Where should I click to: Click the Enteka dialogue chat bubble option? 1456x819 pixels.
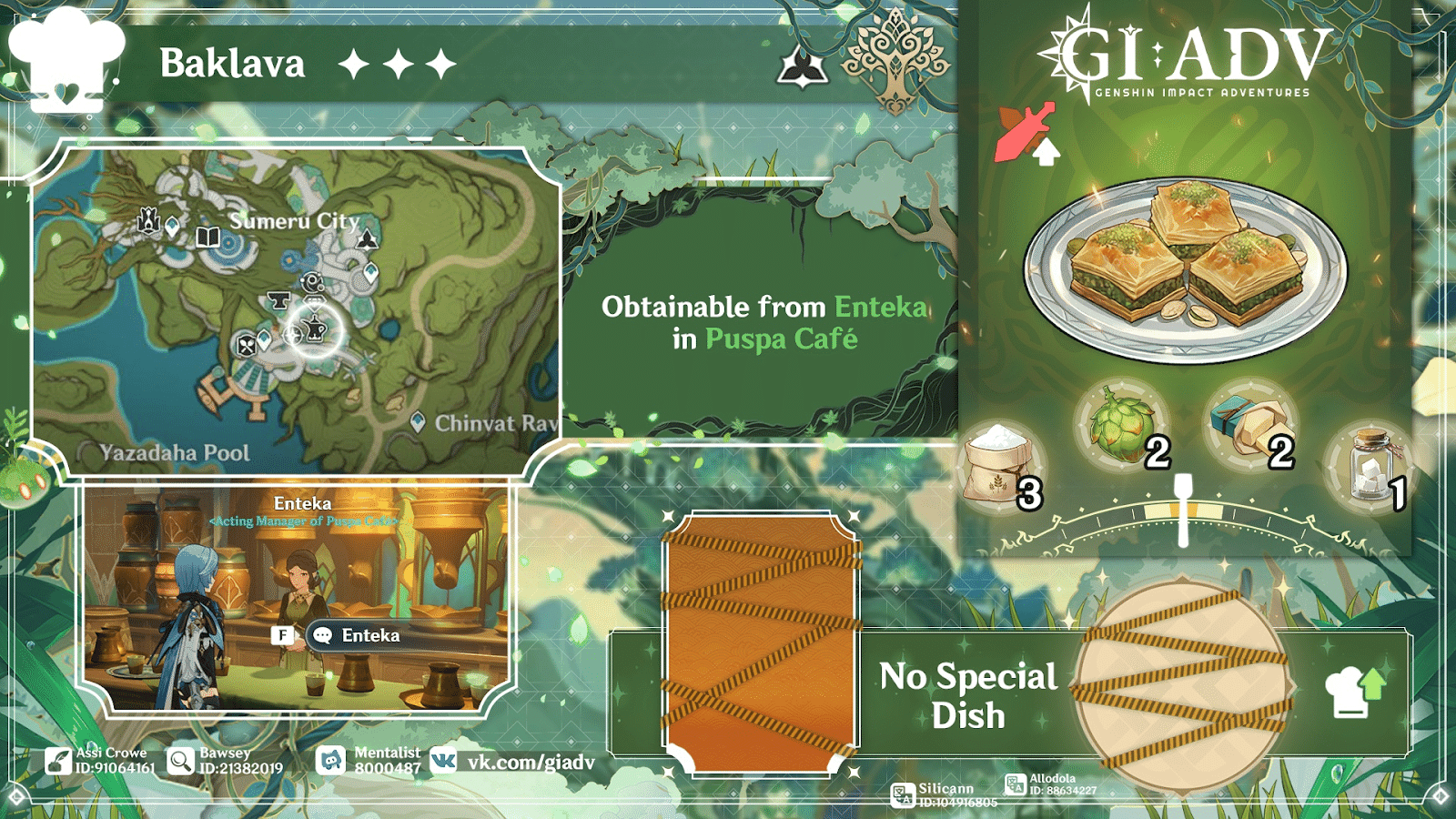coord(357,635)
